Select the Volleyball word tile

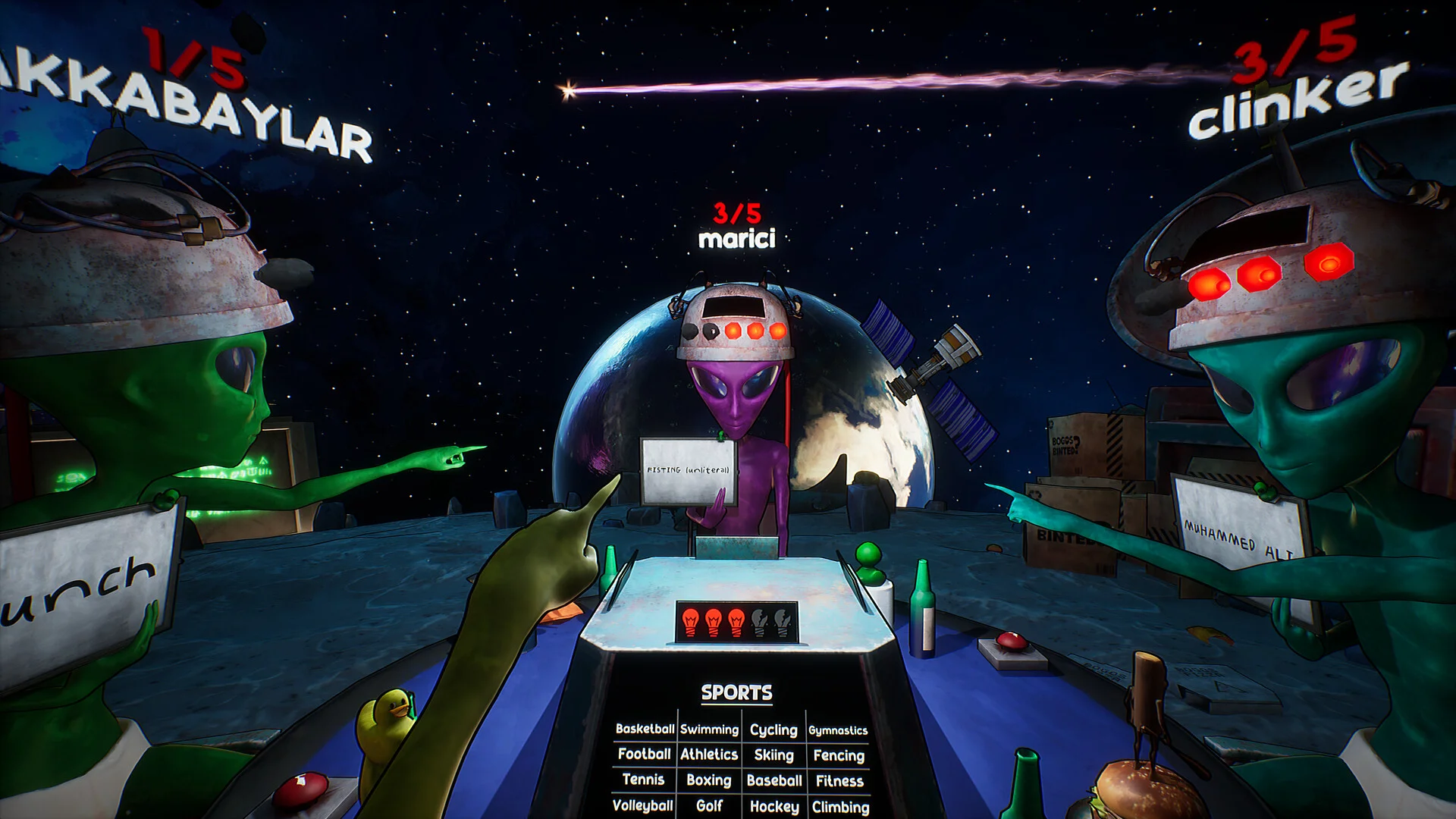642,805
